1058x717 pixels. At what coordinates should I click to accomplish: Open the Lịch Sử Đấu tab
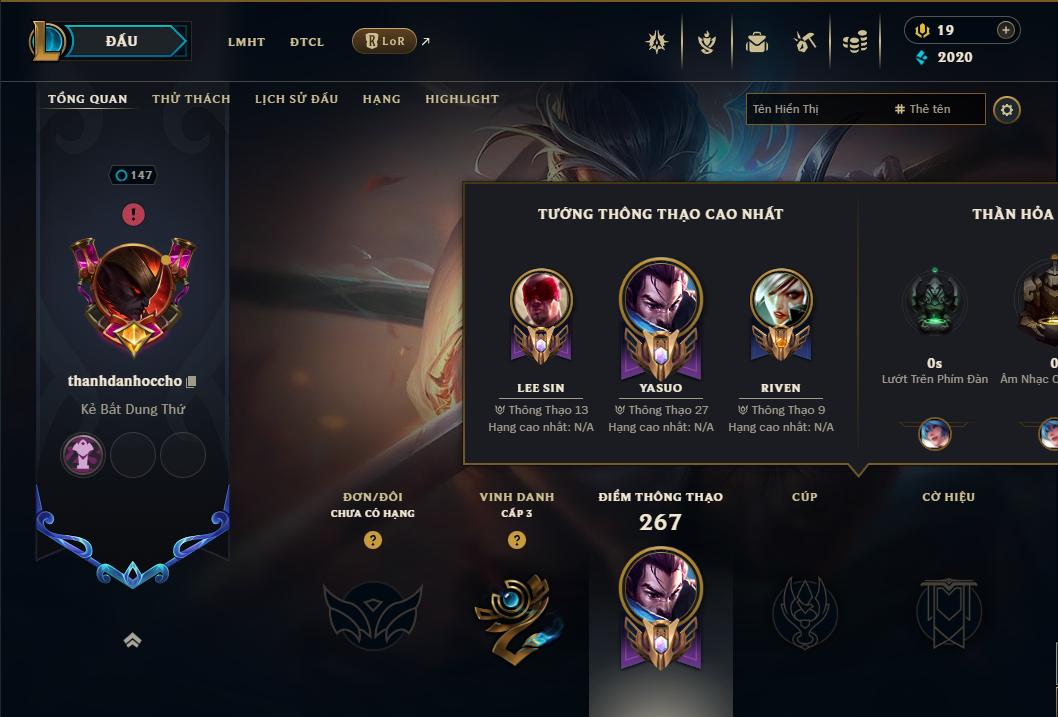point(296,99)
